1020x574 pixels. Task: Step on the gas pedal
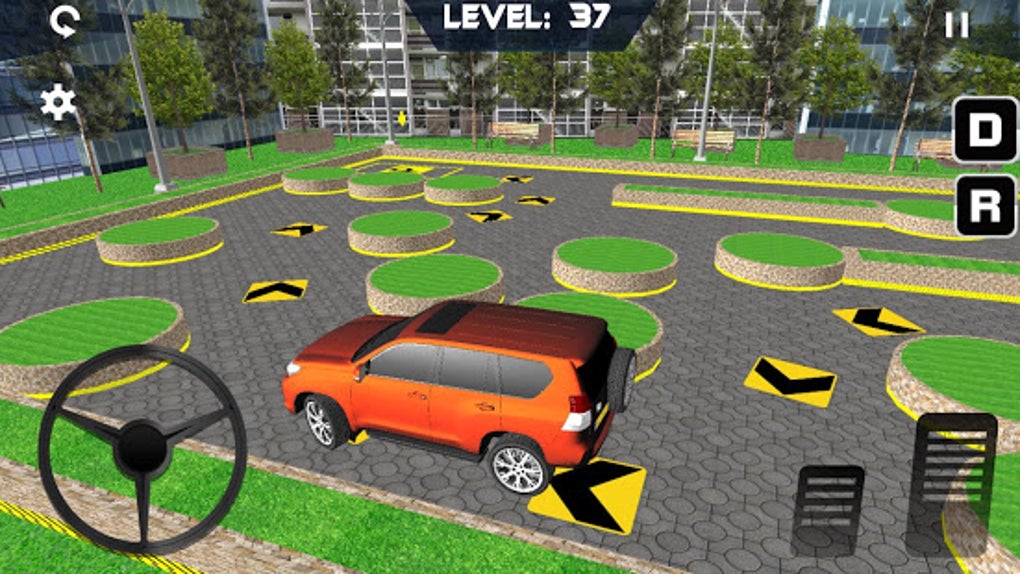[956, 482]
